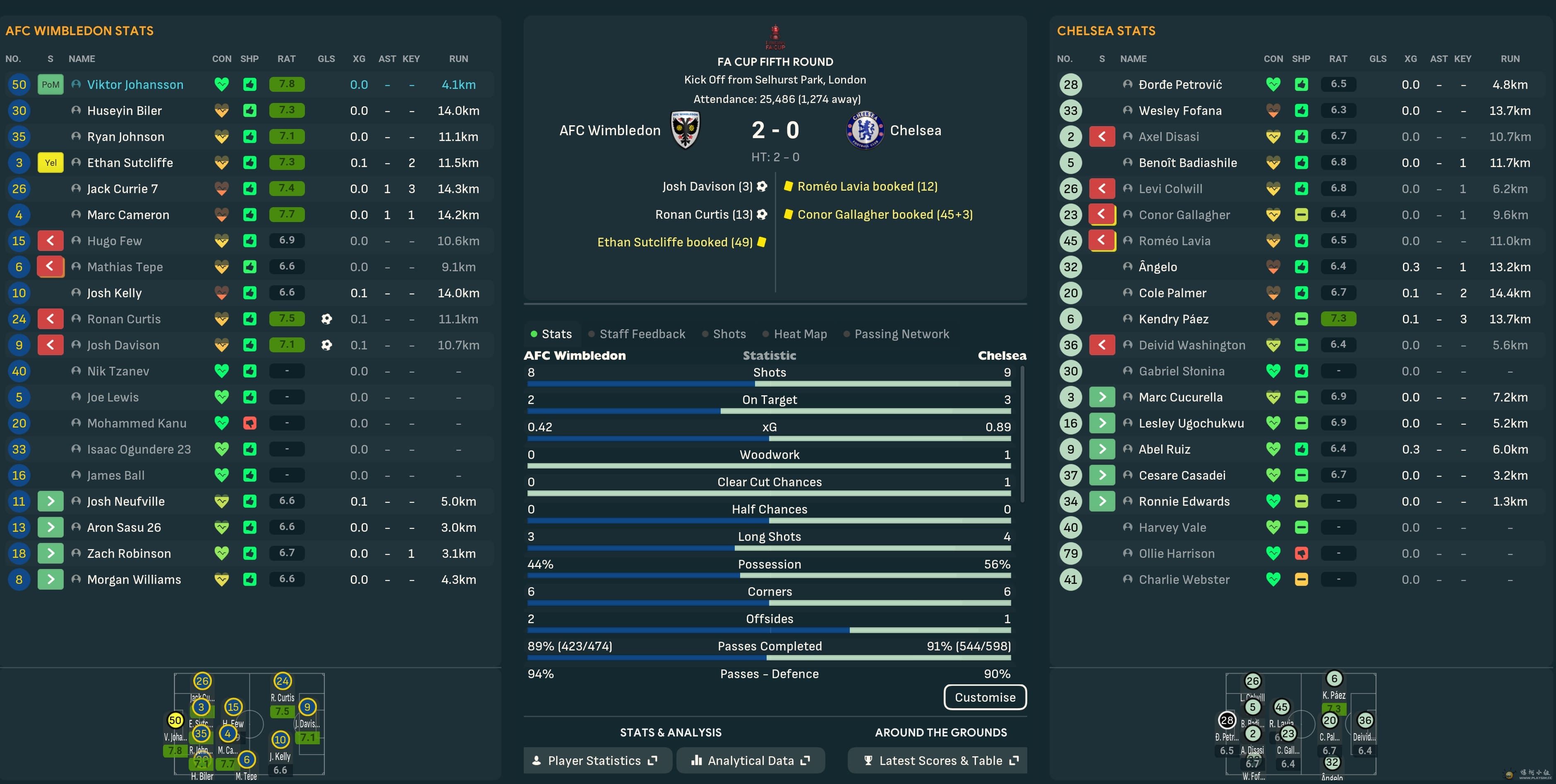Select Josh Davison goal event

pos(707,186)
